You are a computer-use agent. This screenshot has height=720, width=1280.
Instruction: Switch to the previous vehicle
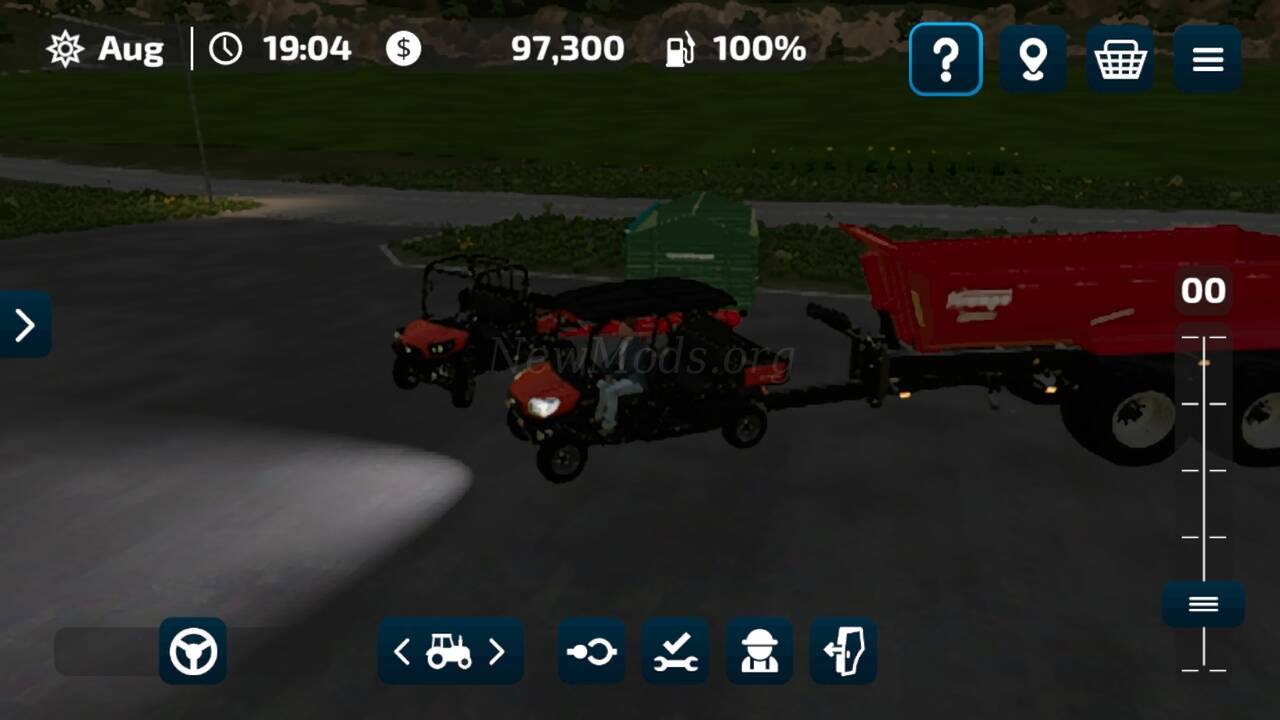[x=402, y=652]
